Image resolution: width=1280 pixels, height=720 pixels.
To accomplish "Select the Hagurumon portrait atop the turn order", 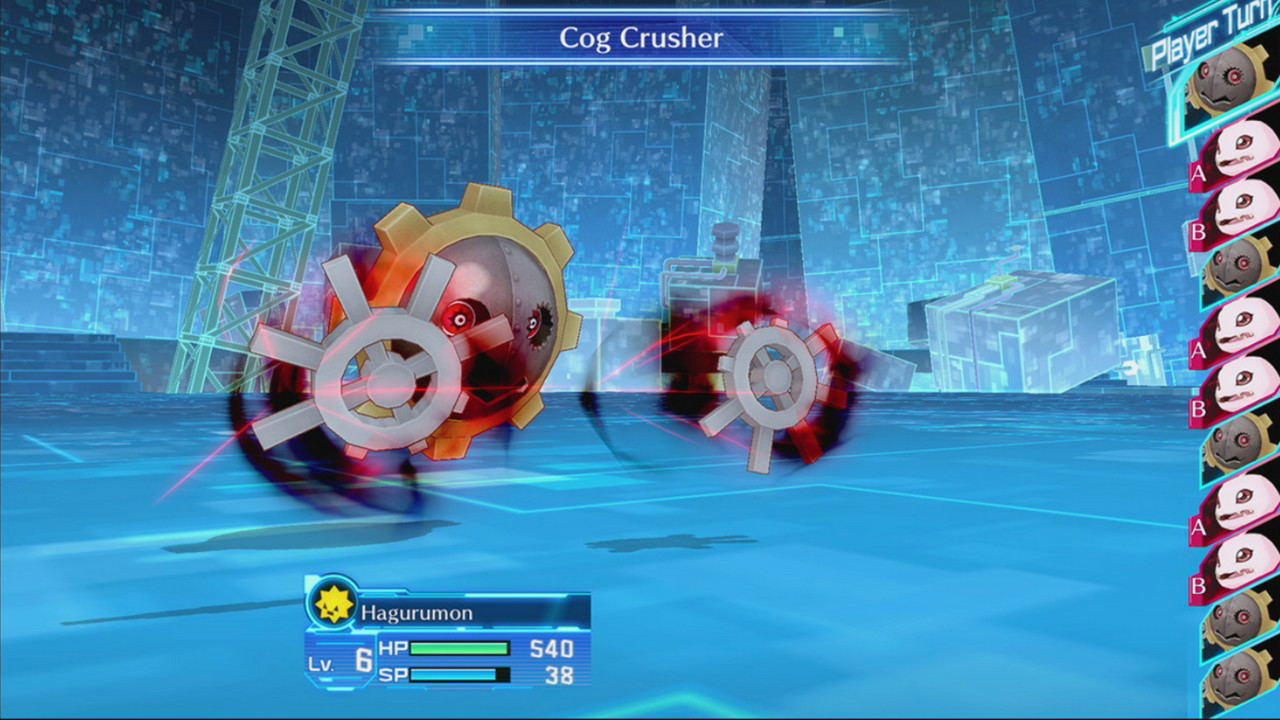I will (x=1225, y=85).
